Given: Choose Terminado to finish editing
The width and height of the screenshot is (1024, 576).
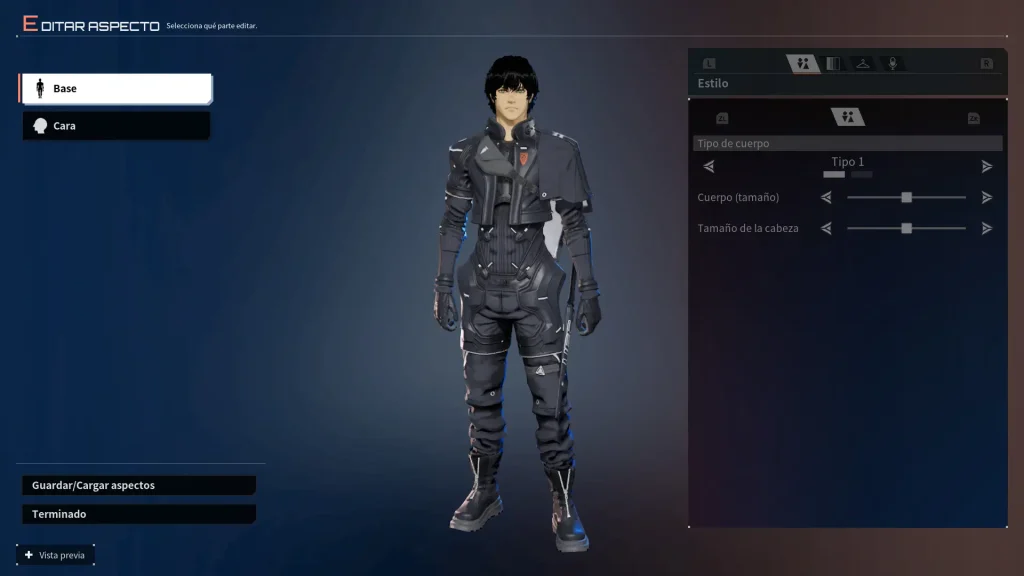Looking at the screenshot, I should 138,514.
